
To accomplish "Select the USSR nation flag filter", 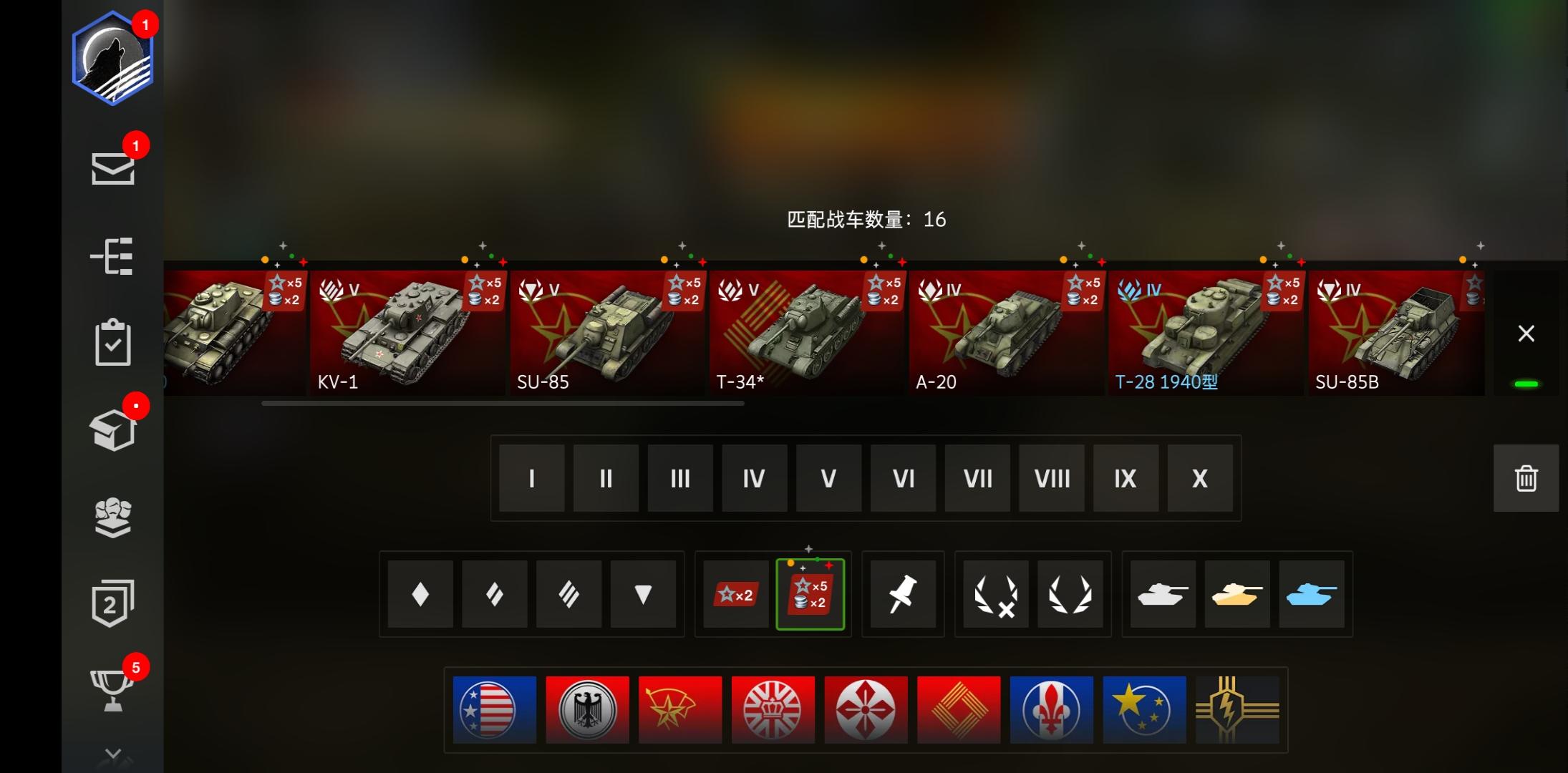I will click(x=679, y=709).
